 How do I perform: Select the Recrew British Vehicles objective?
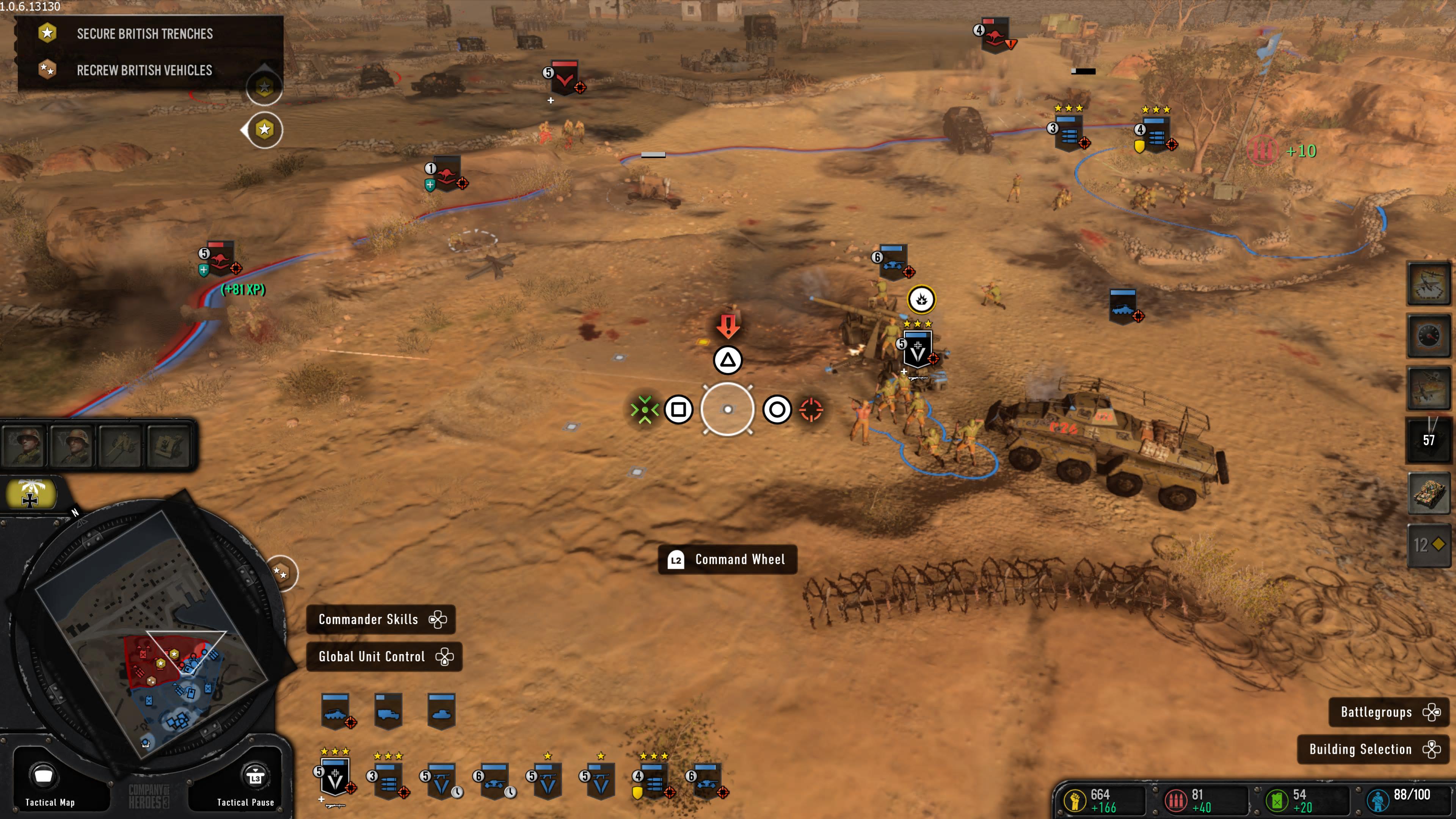[145, 71]
